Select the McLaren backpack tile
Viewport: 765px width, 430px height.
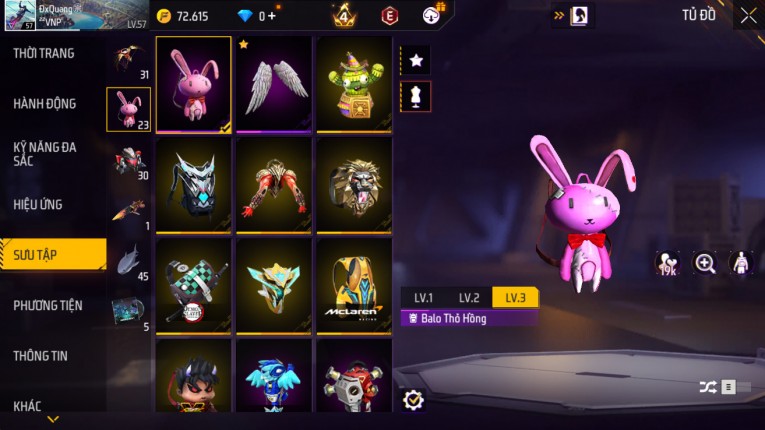(353, 284)
